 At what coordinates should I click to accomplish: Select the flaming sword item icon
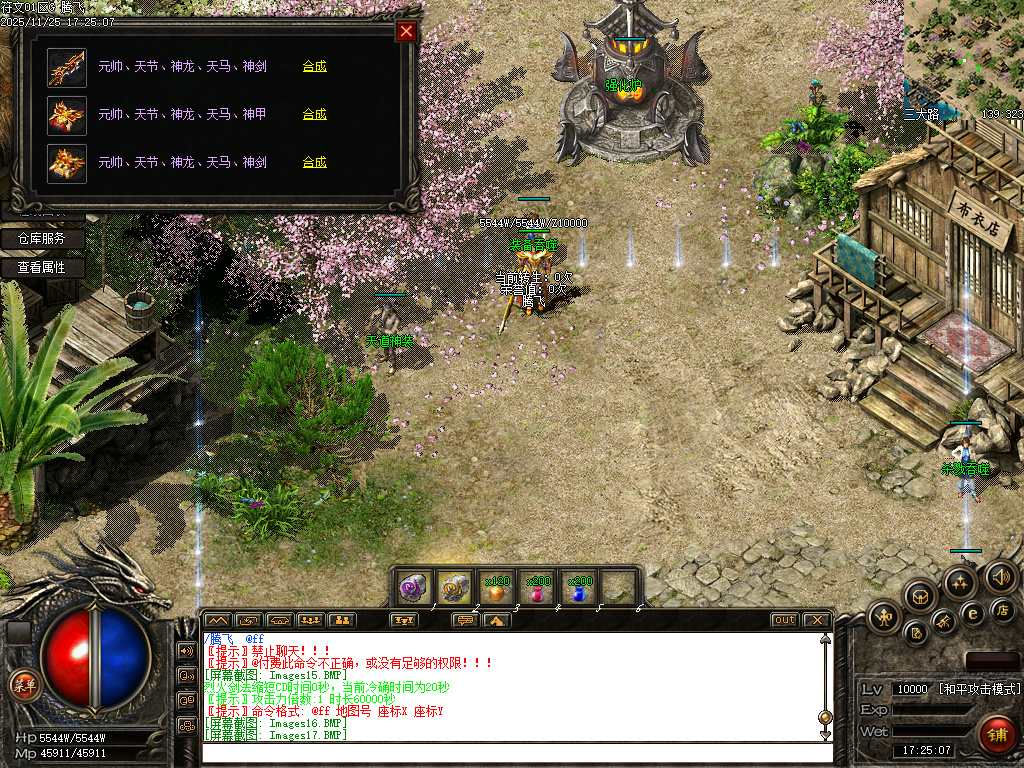pyautogui.click(x=67, y=67)
